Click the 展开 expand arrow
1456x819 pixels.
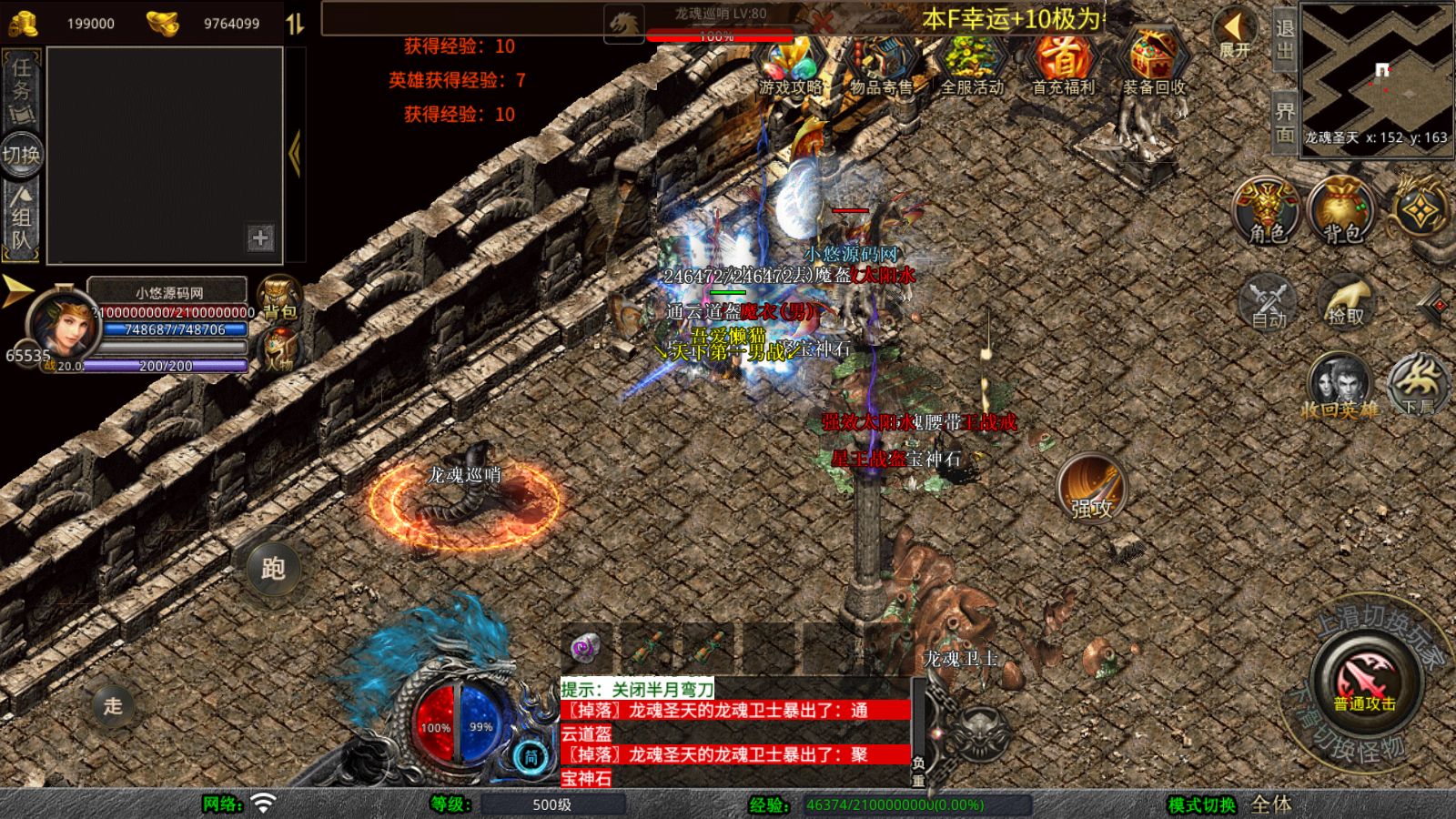click(x=1235, y=35)
